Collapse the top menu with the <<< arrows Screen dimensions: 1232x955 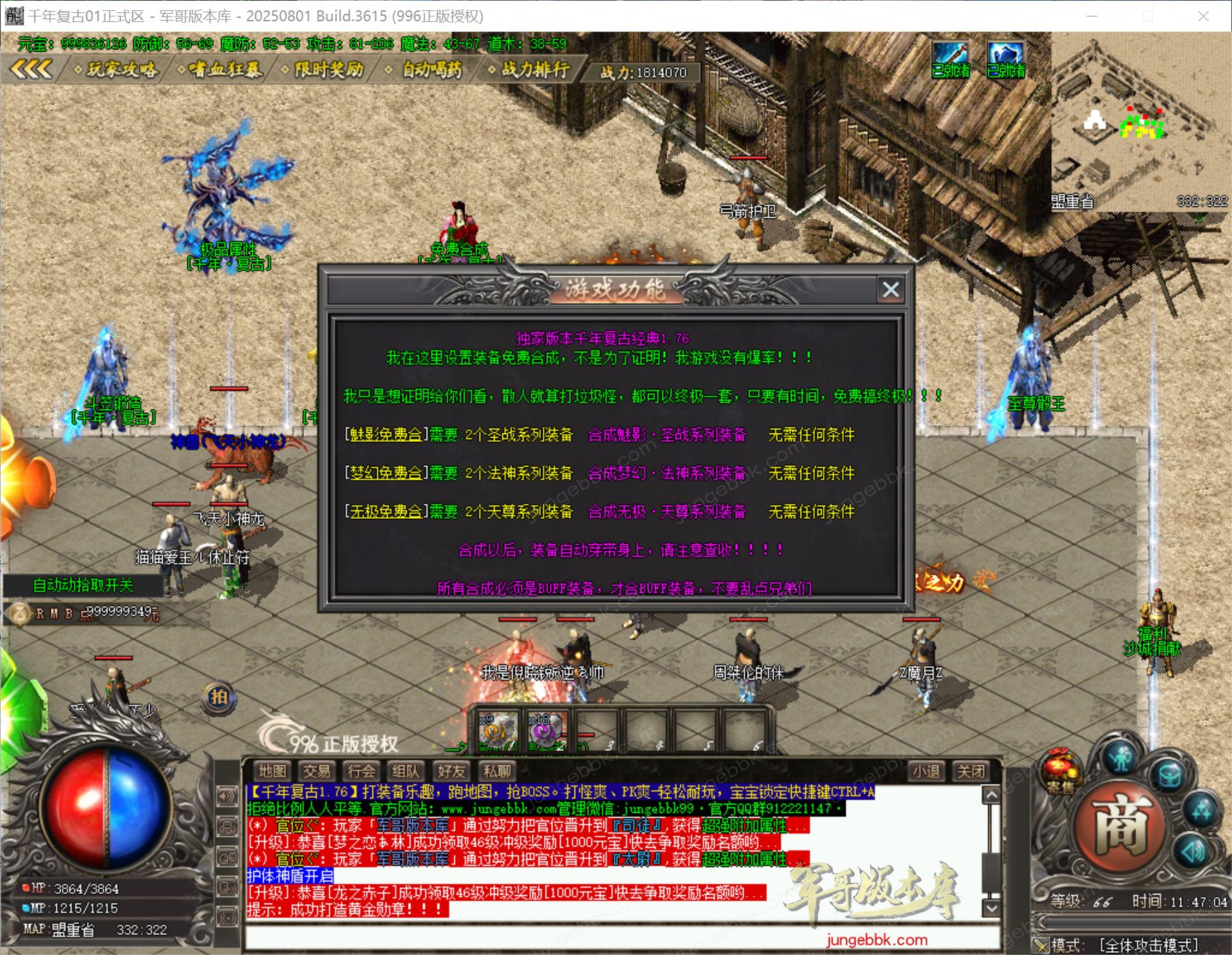tap(30, 69)
